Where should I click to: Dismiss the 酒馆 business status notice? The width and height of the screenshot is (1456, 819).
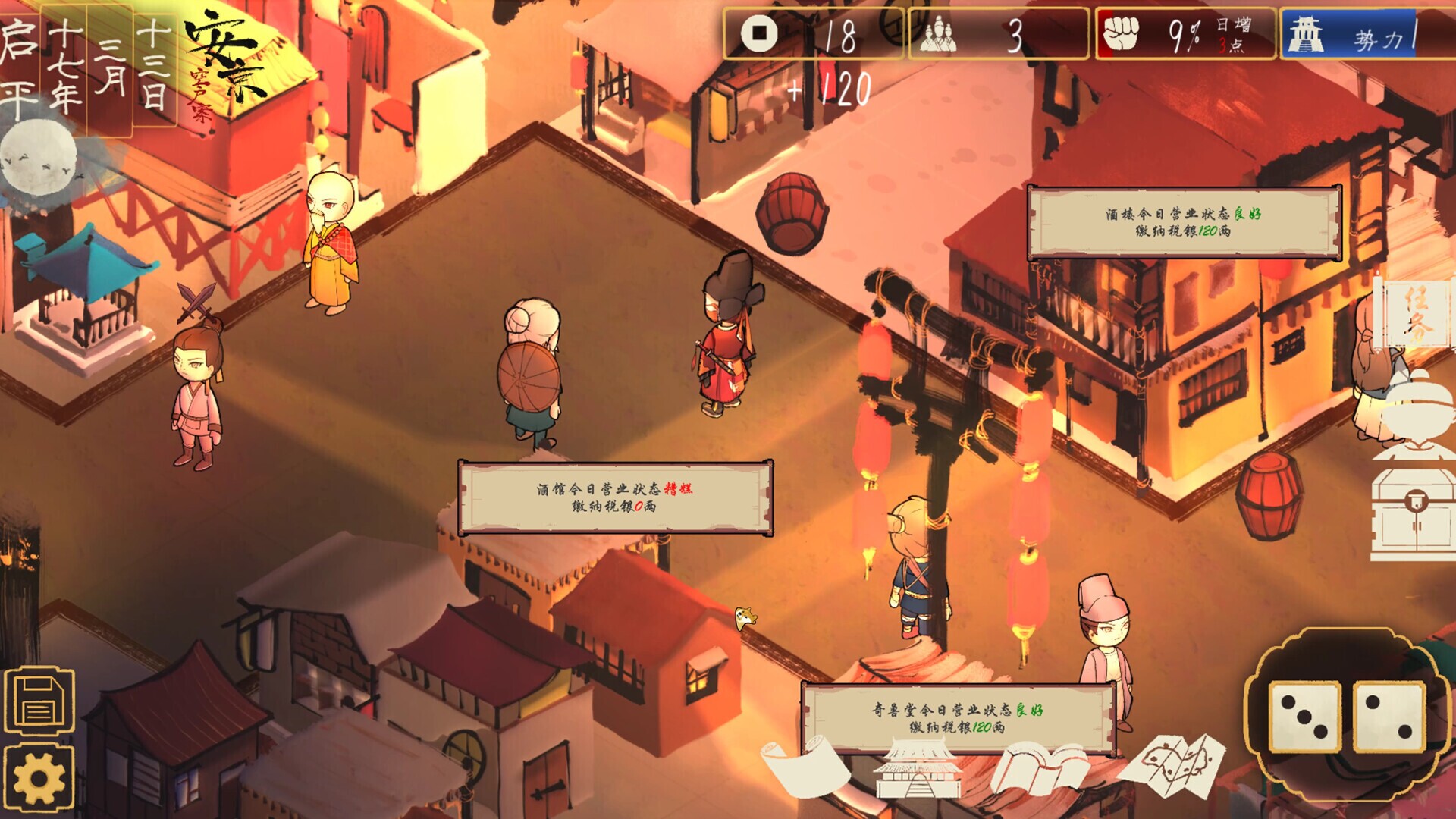point(615,497)
